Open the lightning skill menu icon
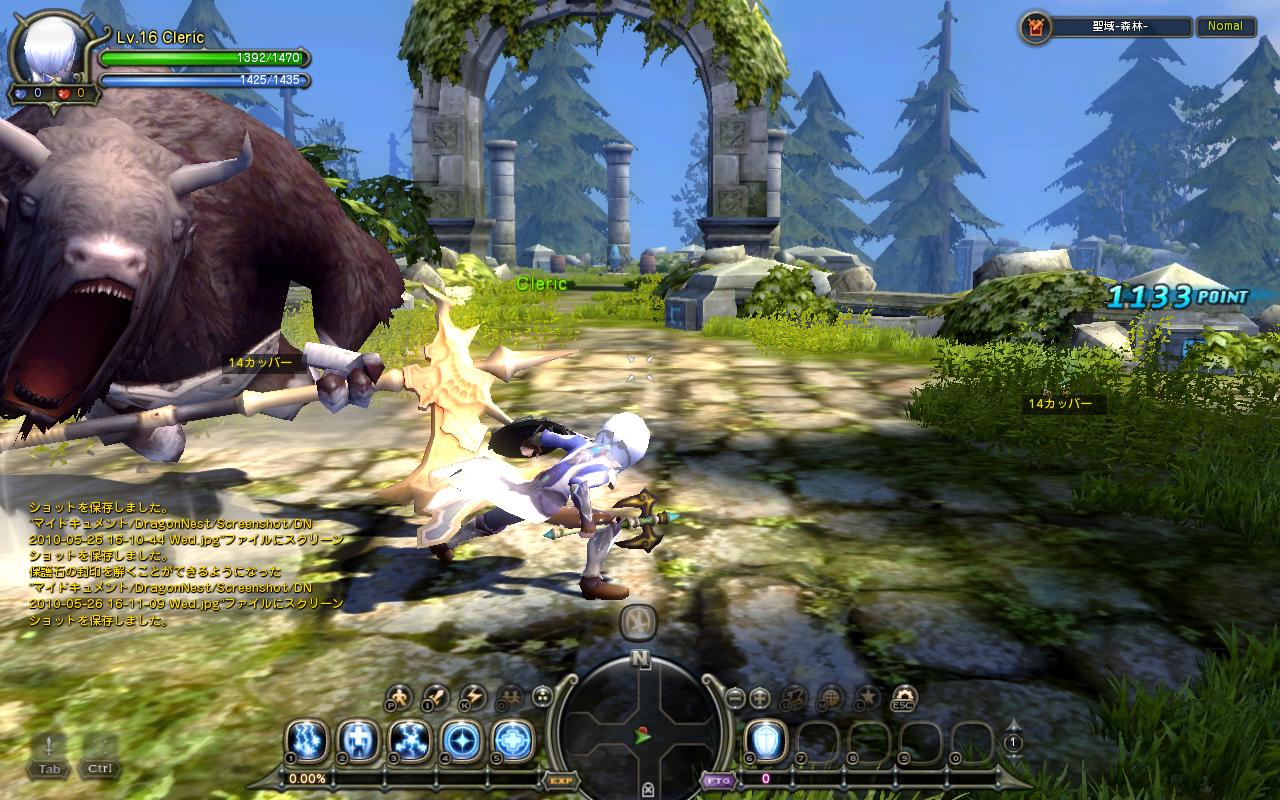1280x800 pixels. click(x=472, y=696)
